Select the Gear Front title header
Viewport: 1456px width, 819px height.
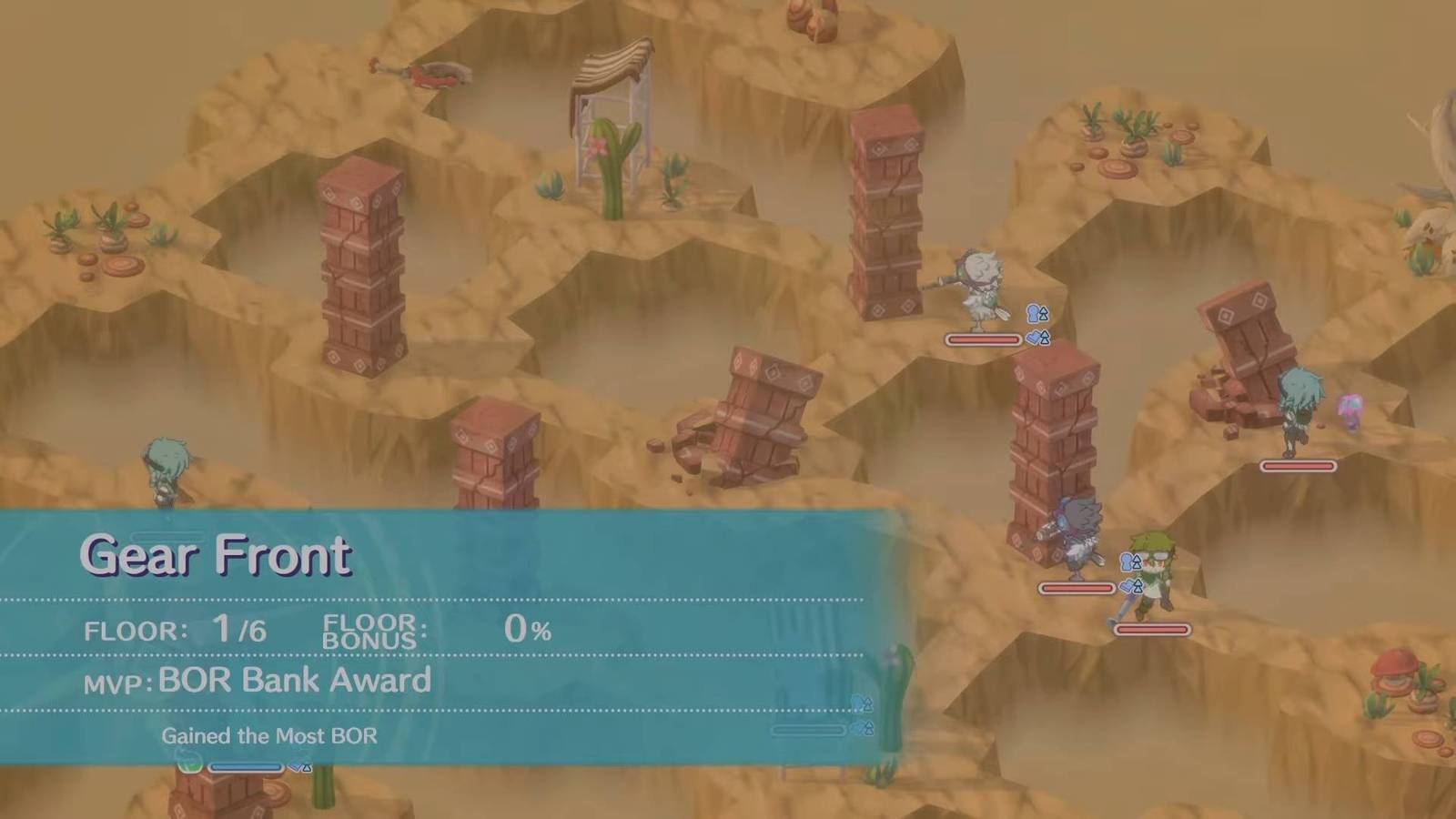(215, 555)
